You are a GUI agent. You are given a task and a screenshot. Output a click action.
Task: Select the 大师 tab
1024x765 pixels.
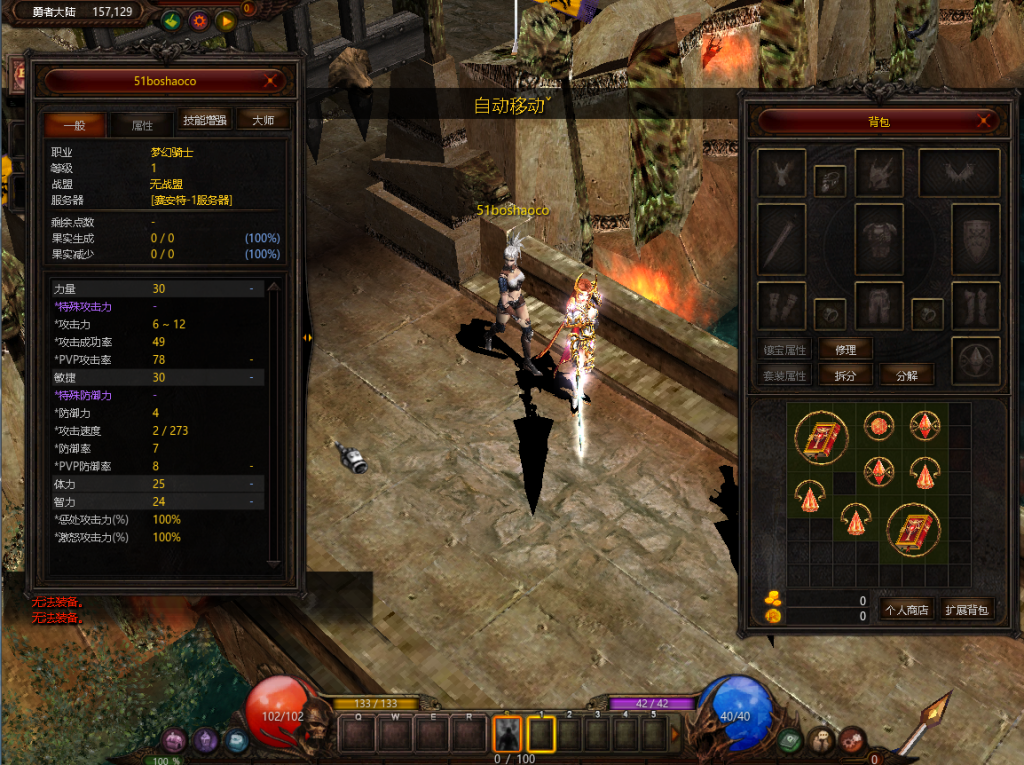pos(263,120)
